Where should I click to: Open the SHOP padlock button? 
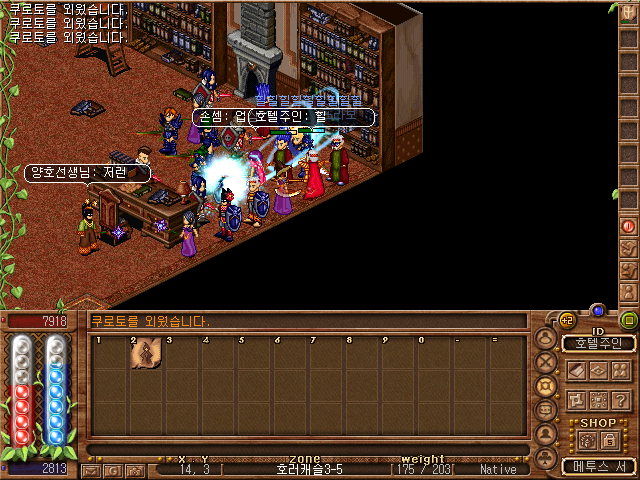click(609, 440)
